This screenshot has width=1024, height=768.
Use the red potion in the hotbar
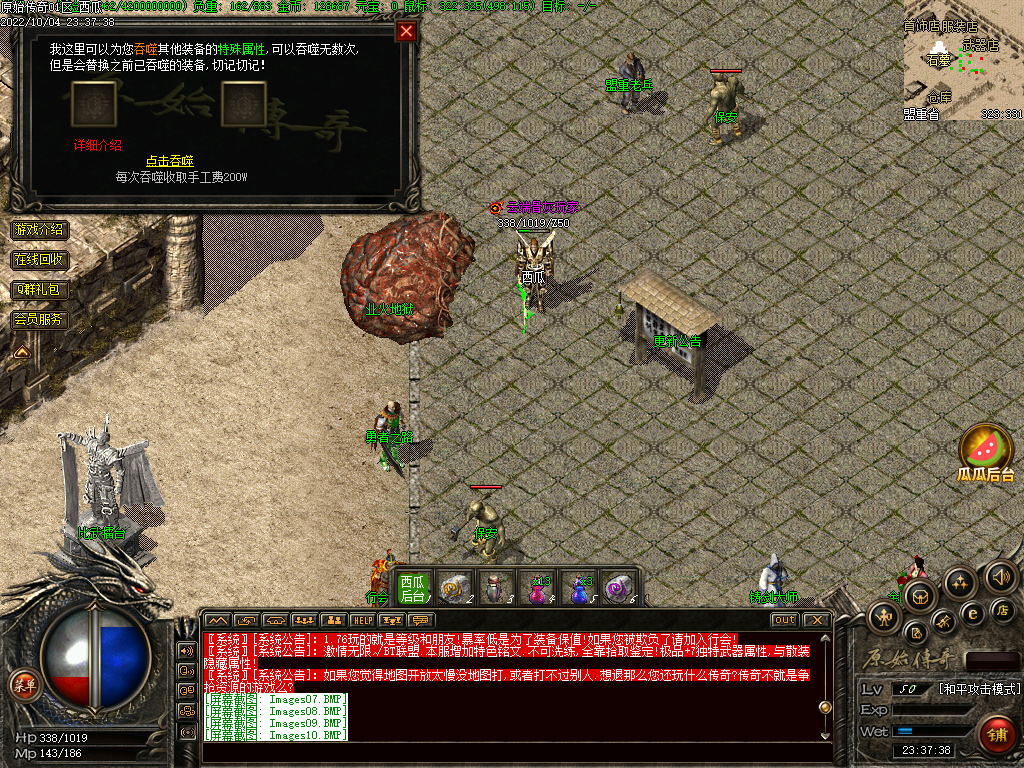tap(537, 589)
